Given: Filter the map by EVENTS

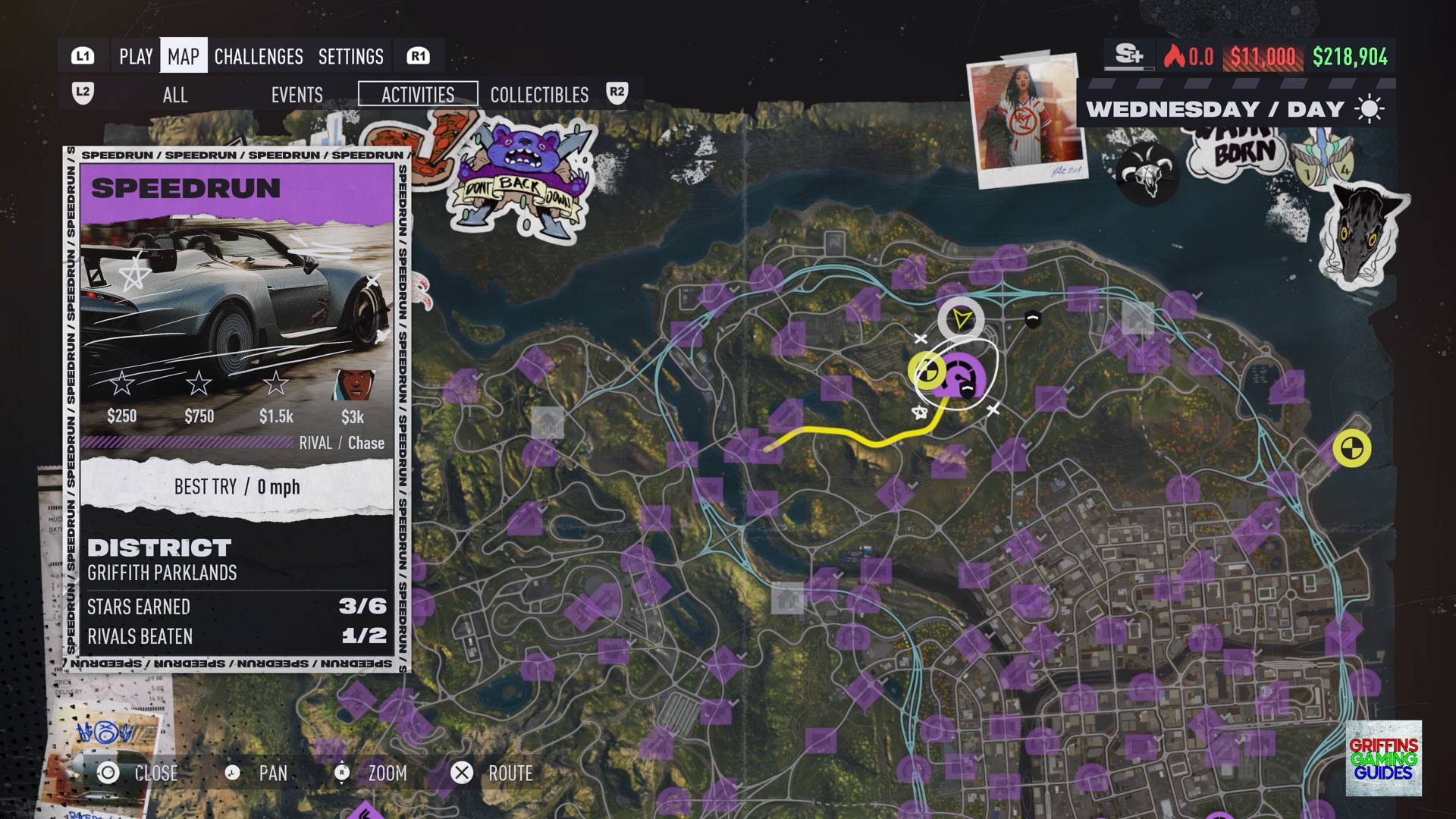Looking at the screenshot, I should [x=297, y=95].
